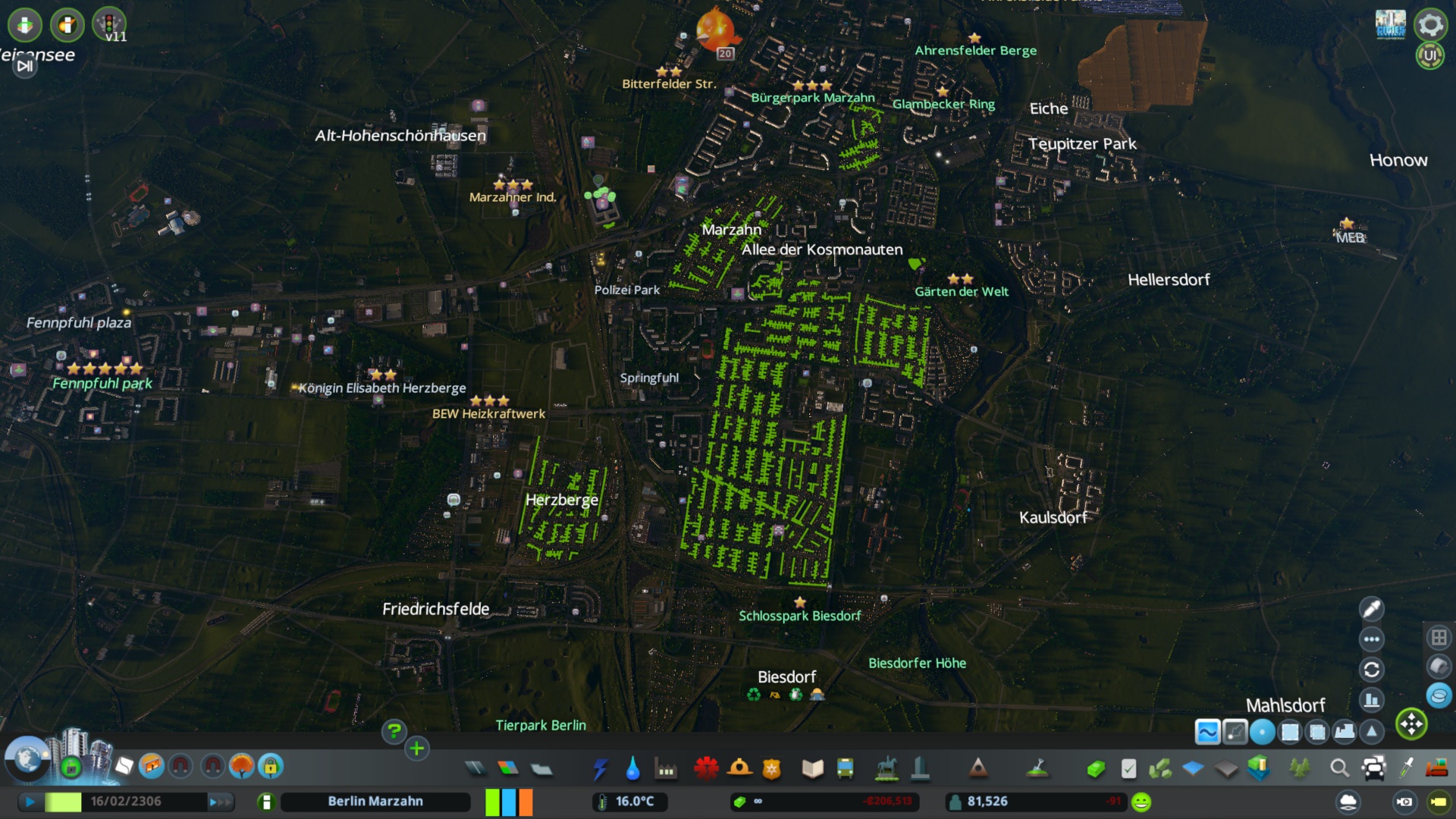This screenshot has height=819, width=1456.
Task: Toggle interface with the UI button top right
Action: (x=1430, y=55)
